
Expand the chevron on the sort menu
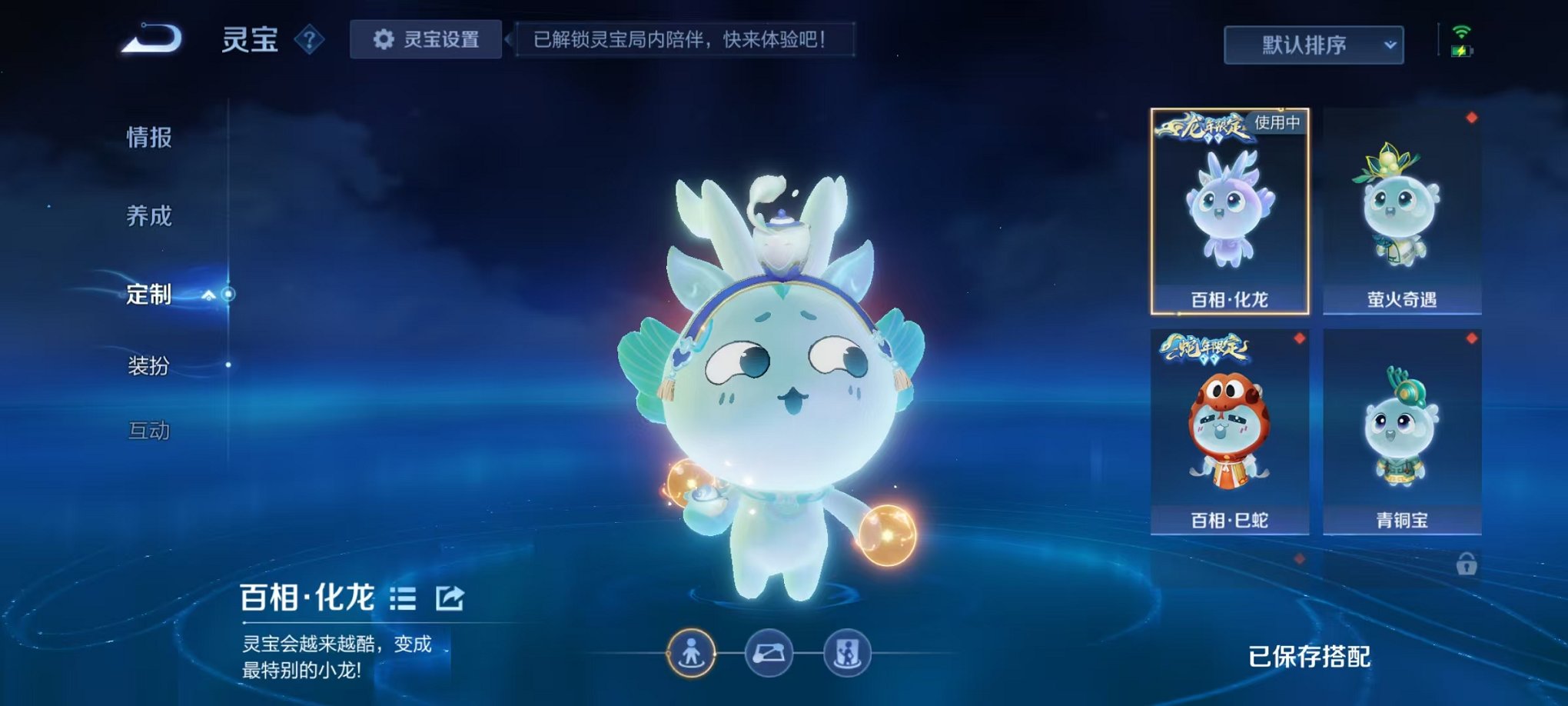tap(1390, 46)
